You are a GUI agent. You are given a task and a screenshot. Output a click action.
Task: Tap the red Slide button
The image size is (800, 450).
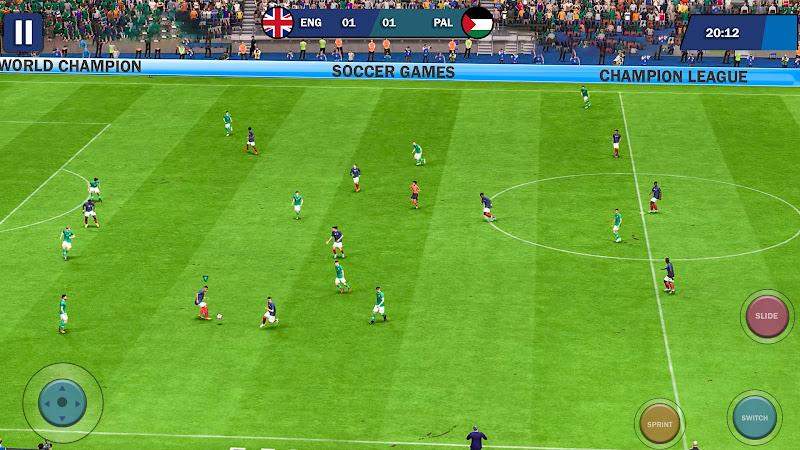(767, 316)
